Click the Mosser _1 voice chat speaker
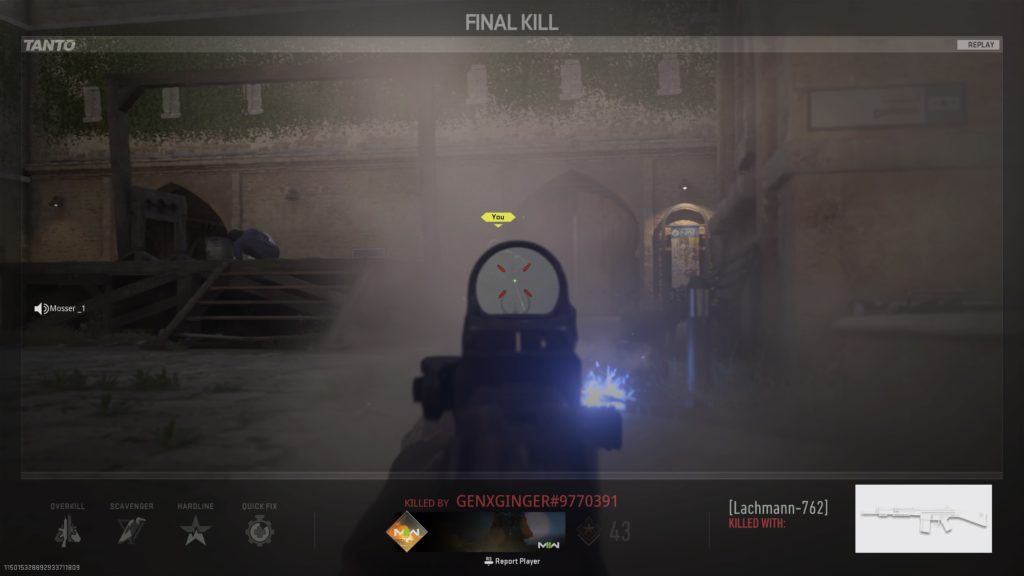Viewport: 1024px width, 576px height. pos(41,309)
